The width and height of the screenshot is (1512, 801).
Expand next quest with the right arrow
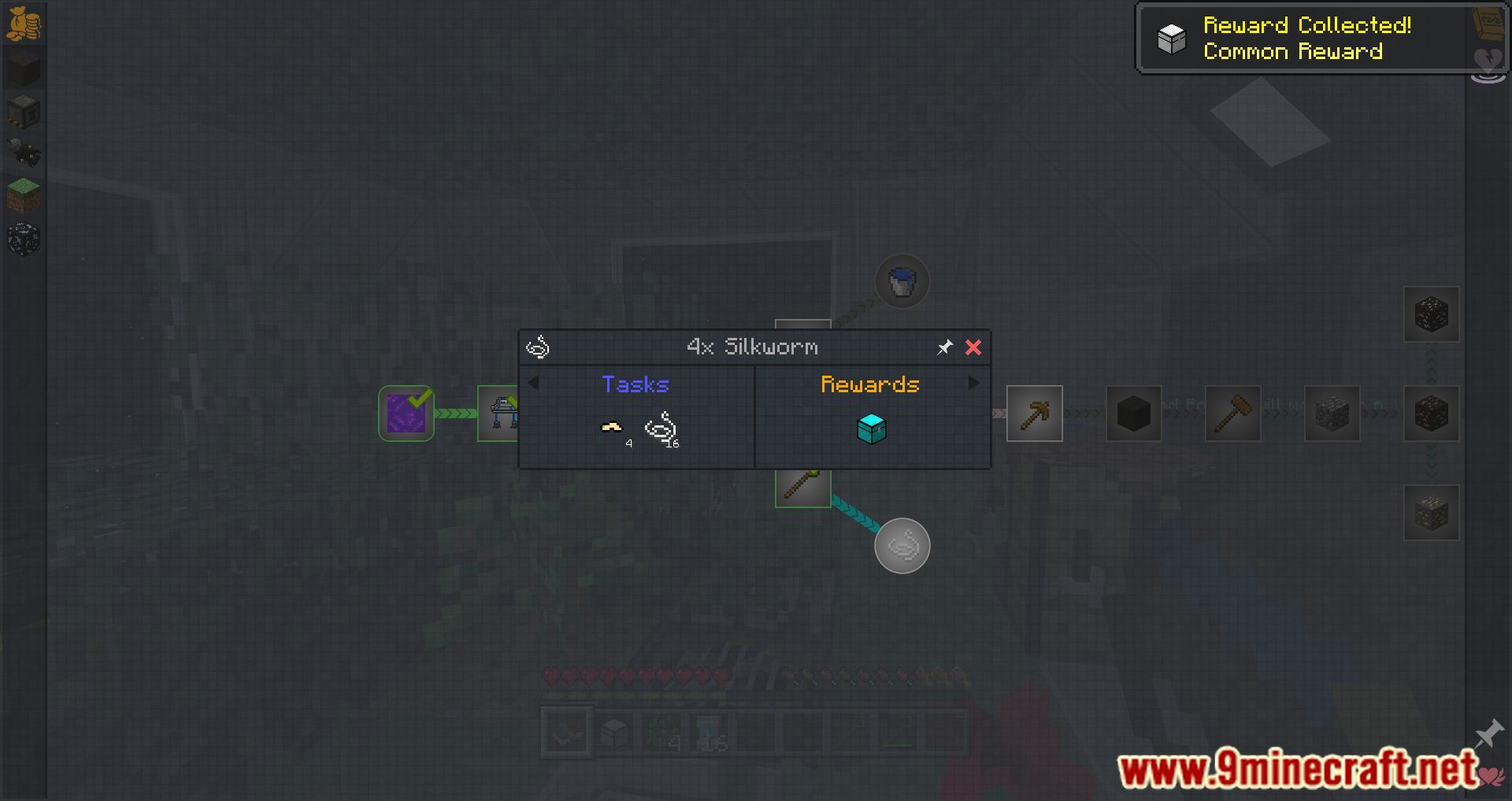(x=974, y=383)
